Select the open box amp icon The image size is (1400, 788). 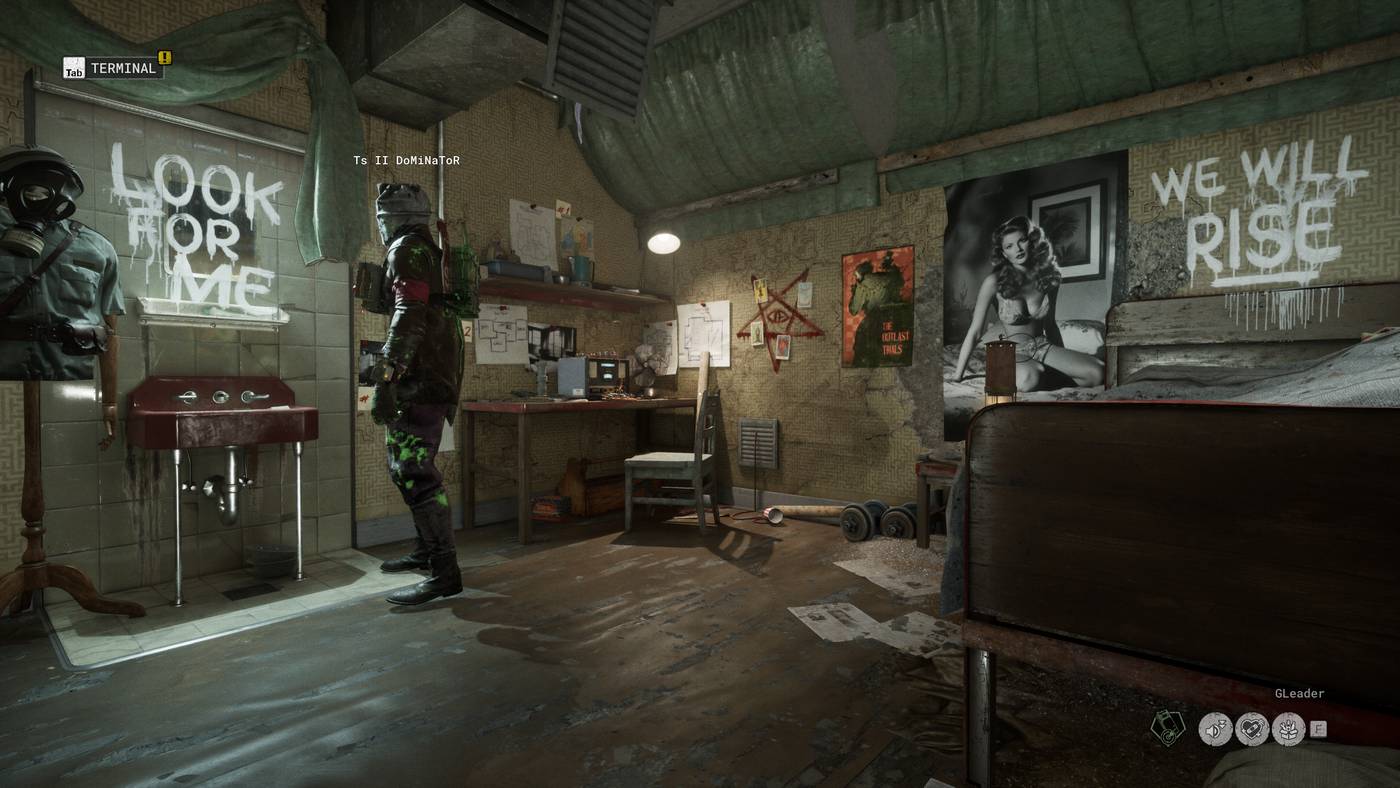tap(1288, 729)
